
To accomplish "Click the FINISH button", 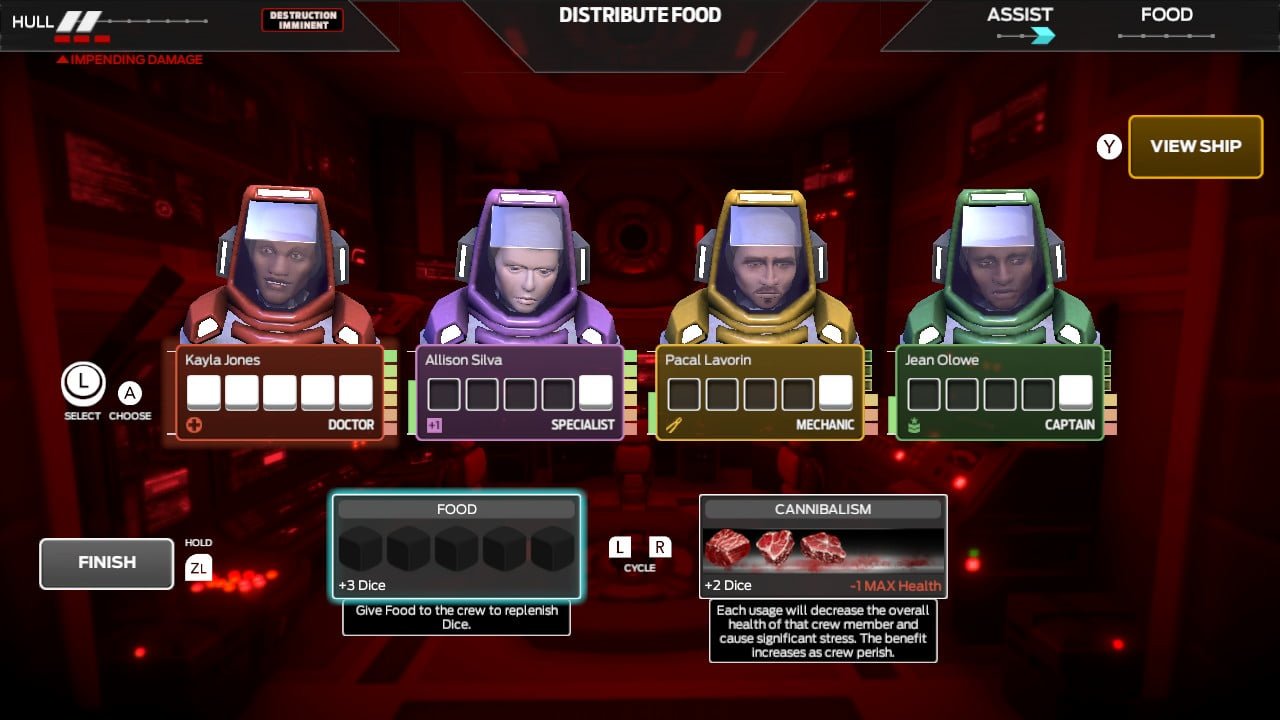I will pos(106,563).
